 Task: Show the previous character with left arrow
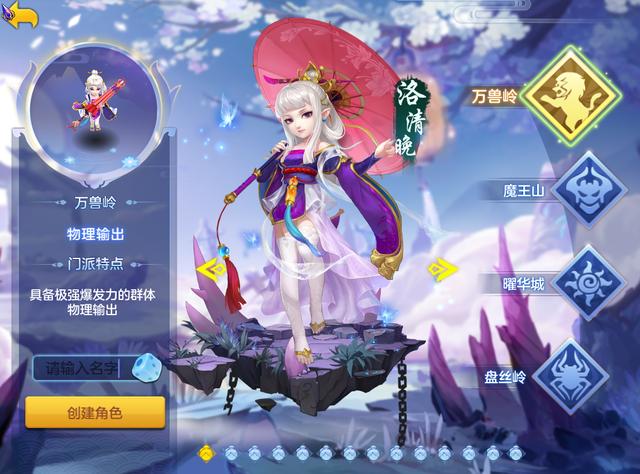[210, 268]
